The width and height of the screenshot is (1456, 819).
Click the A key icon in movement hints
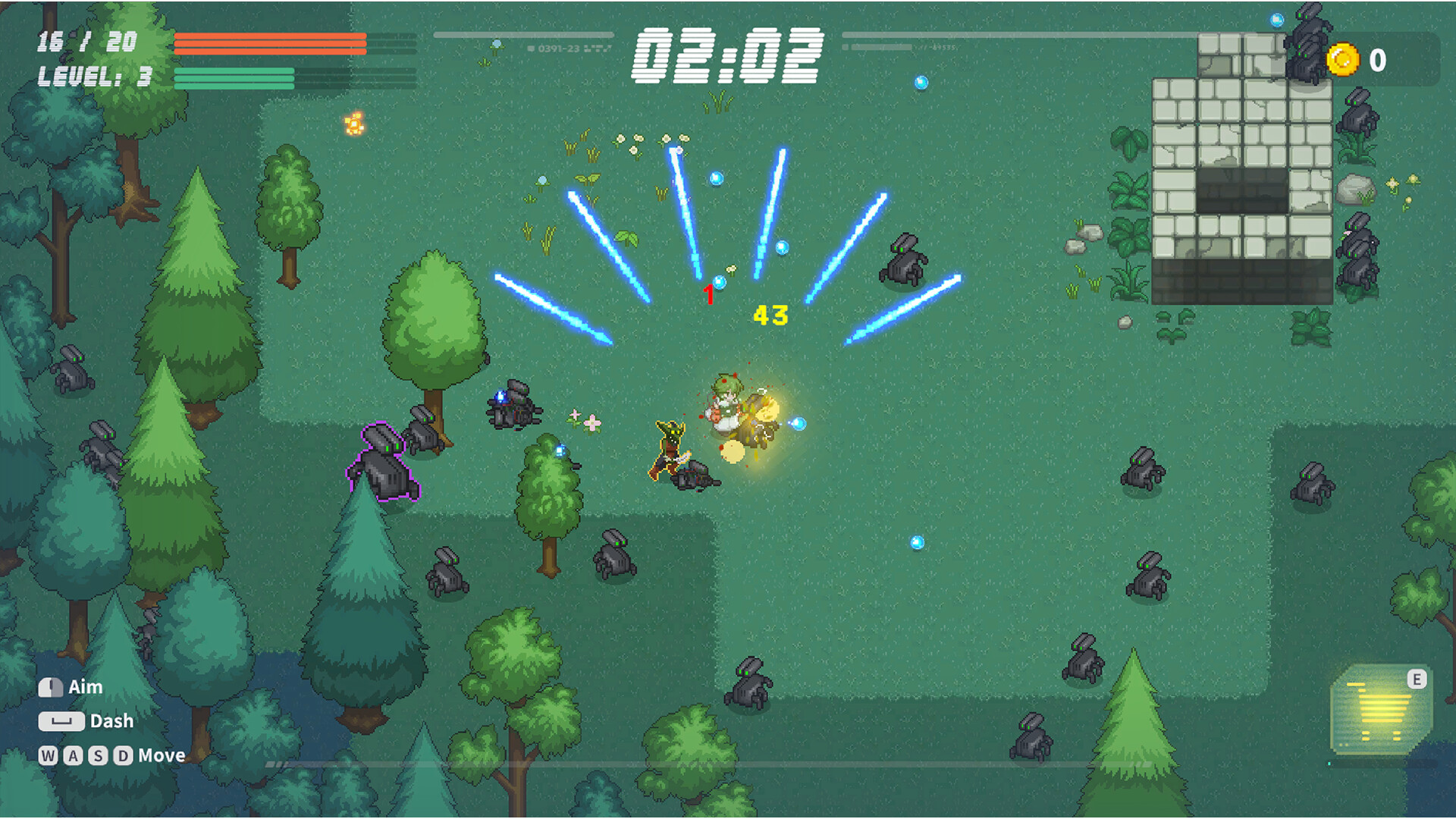click(73, 755)
